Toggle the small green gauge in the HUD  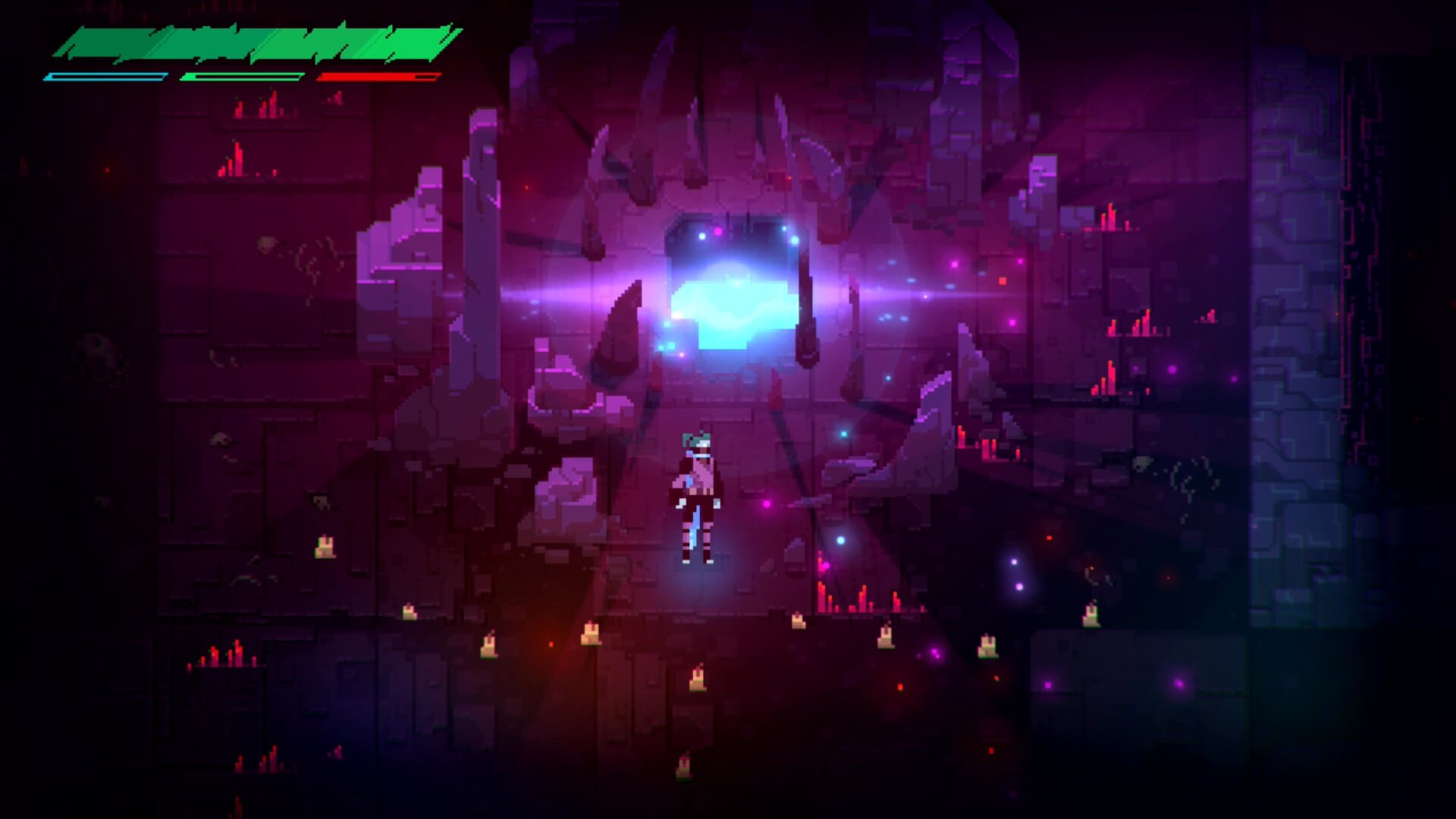coord(243,76)
